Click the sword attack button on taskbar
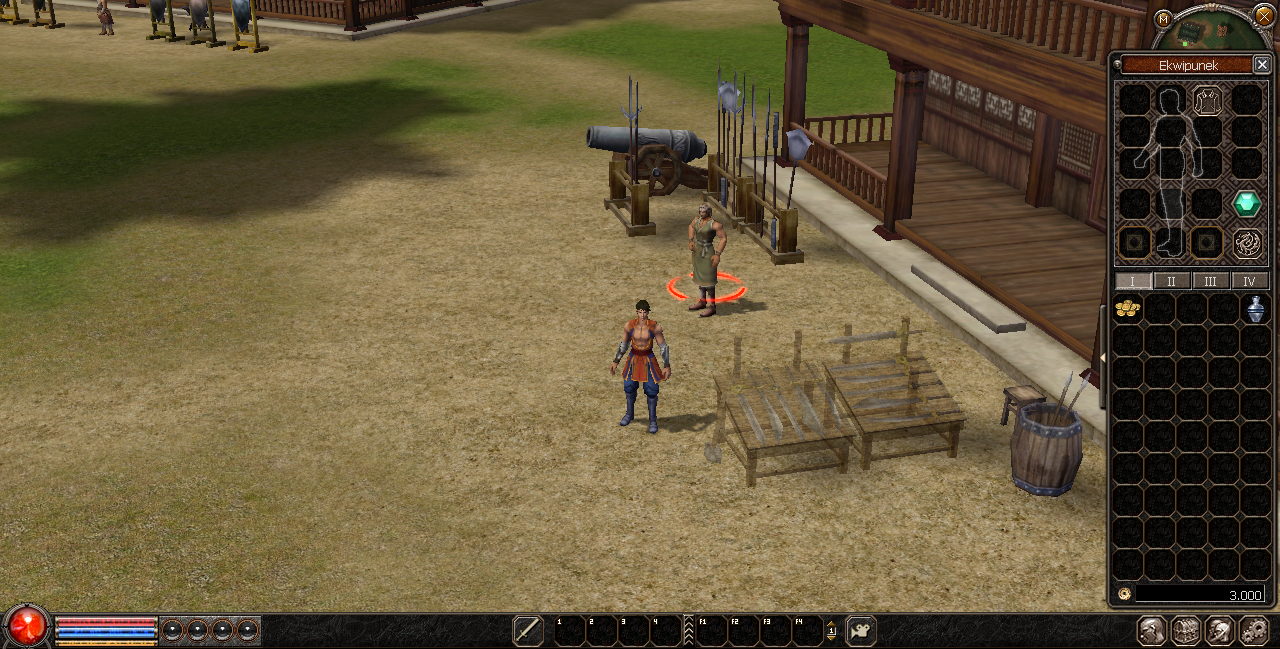The height and width of the screenshot is (649, 1280). tap(528, 630)
